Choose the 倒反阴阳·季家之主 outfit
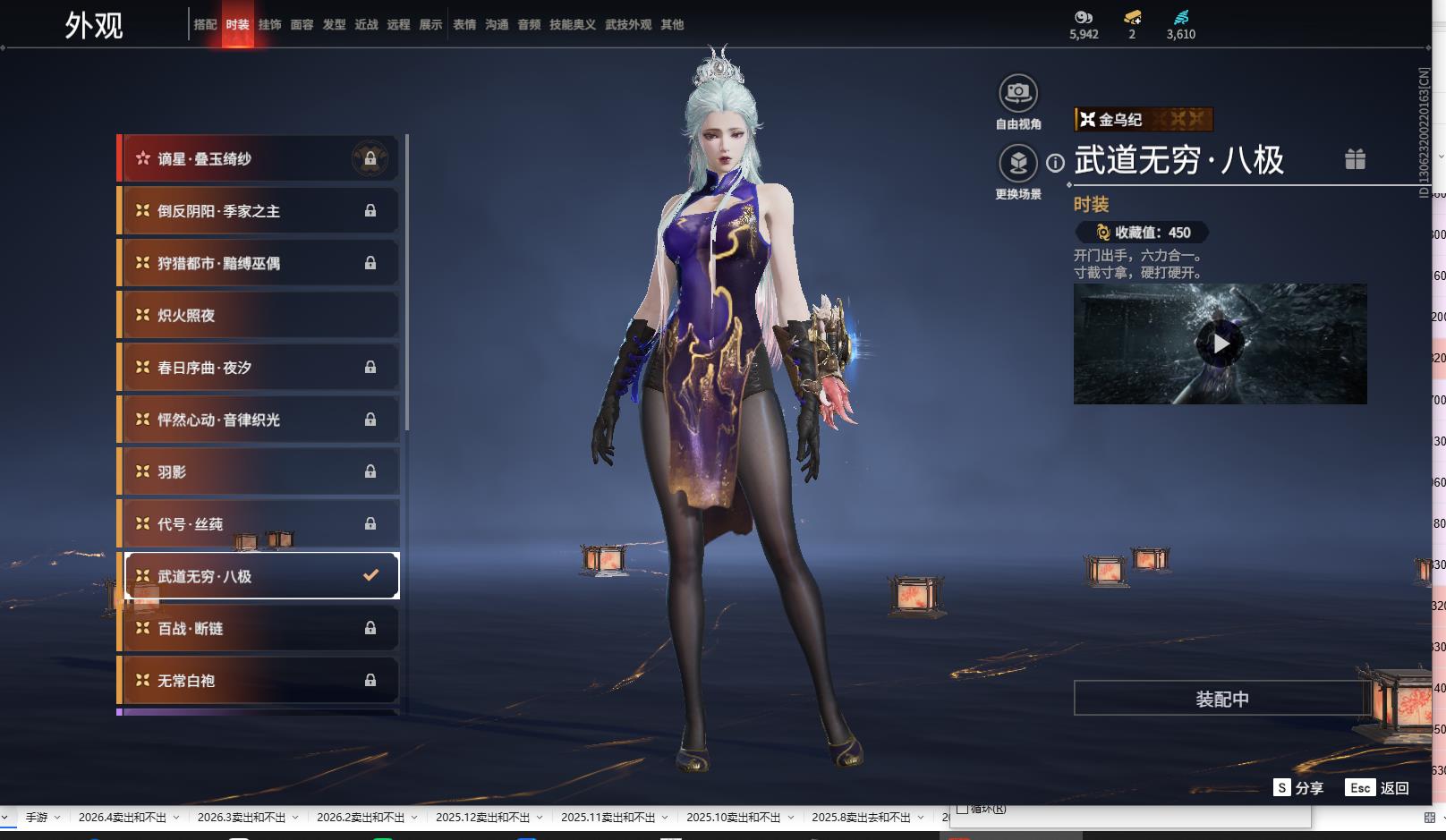 (x=259, y=211)
